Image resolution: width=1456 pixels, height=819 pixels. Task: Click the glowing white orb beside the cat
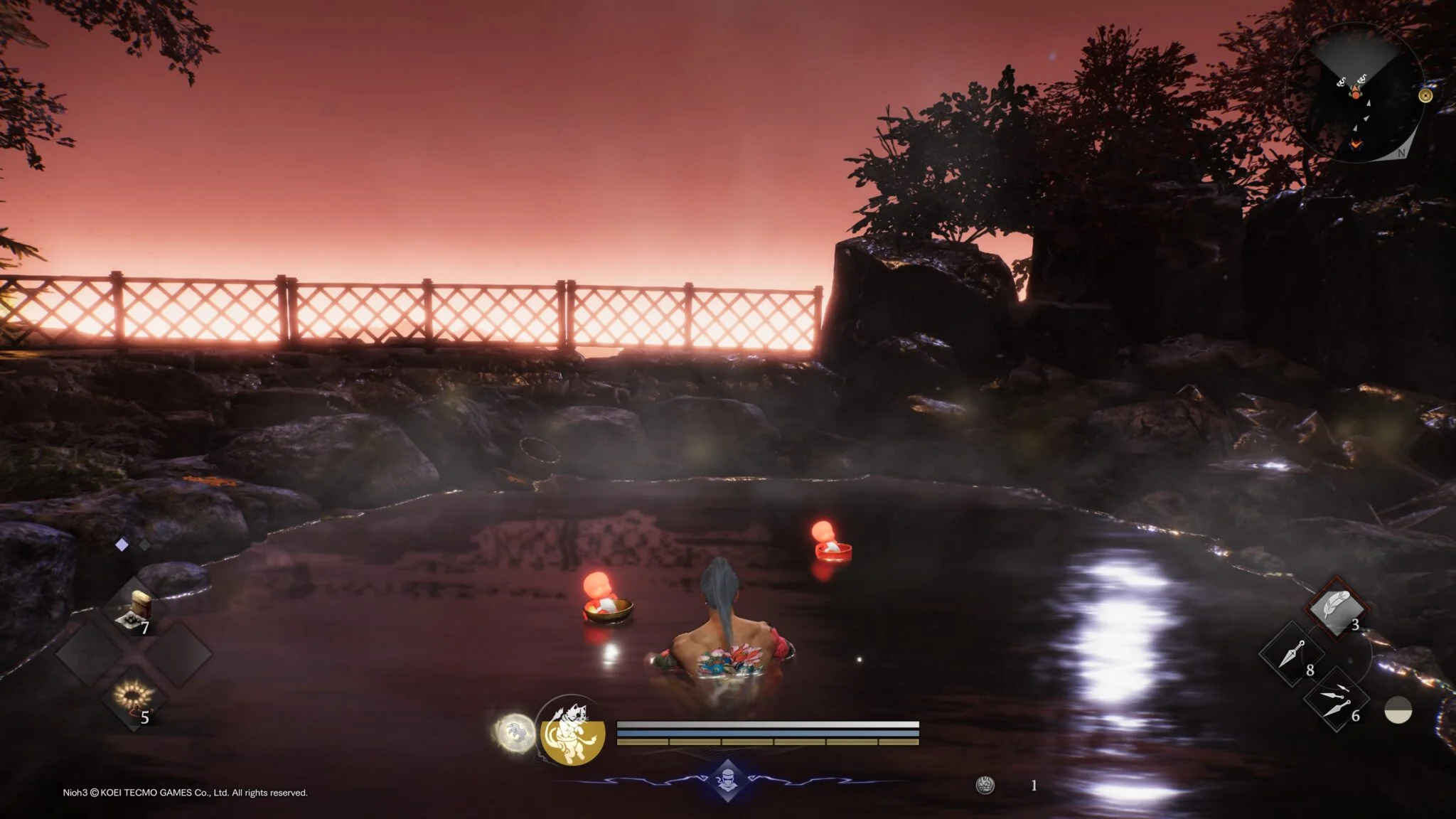(515, 733)
